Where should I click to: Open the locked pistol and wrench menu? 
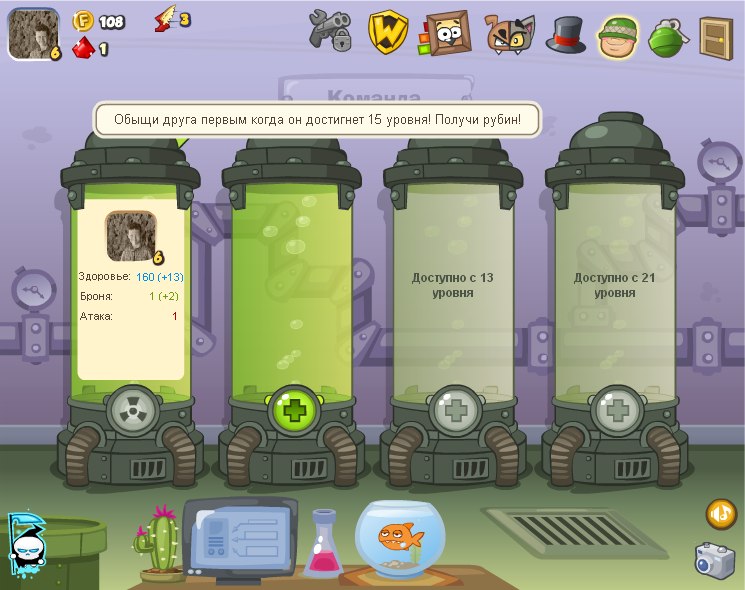330,32
